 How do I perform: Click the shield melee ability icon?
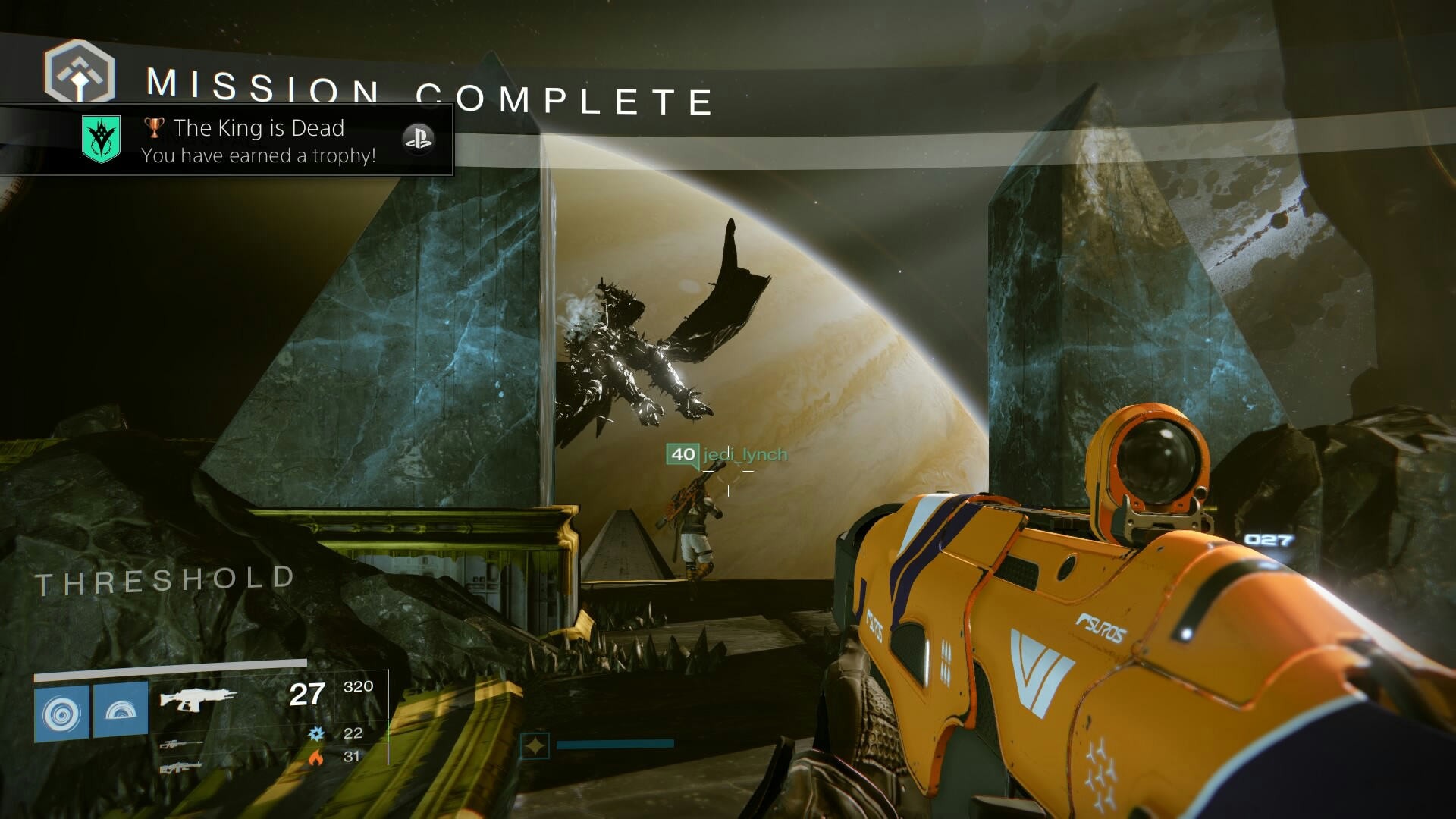120,714
